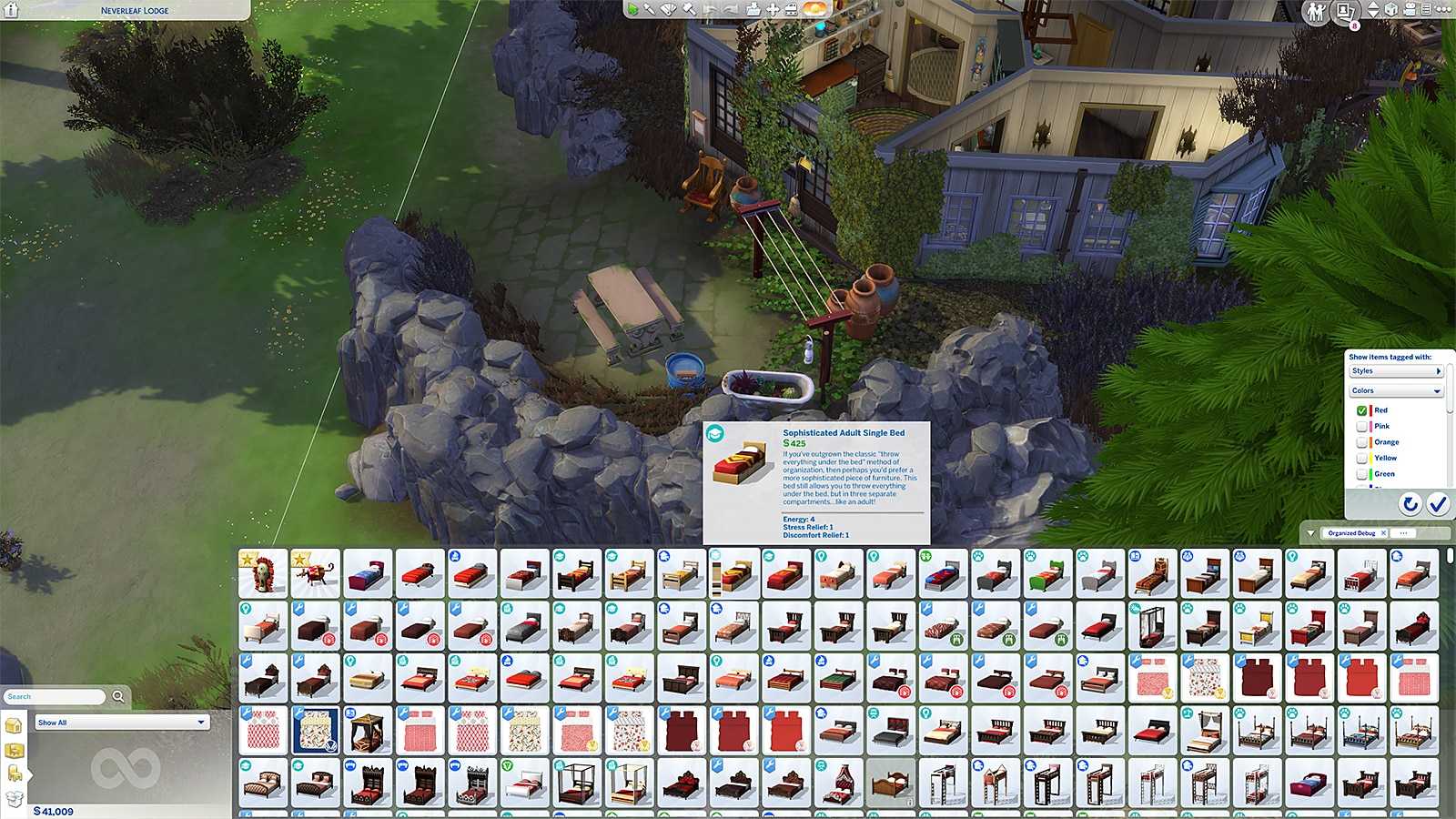
Task: Open the household inventory box tab
Action: (15, 799)
